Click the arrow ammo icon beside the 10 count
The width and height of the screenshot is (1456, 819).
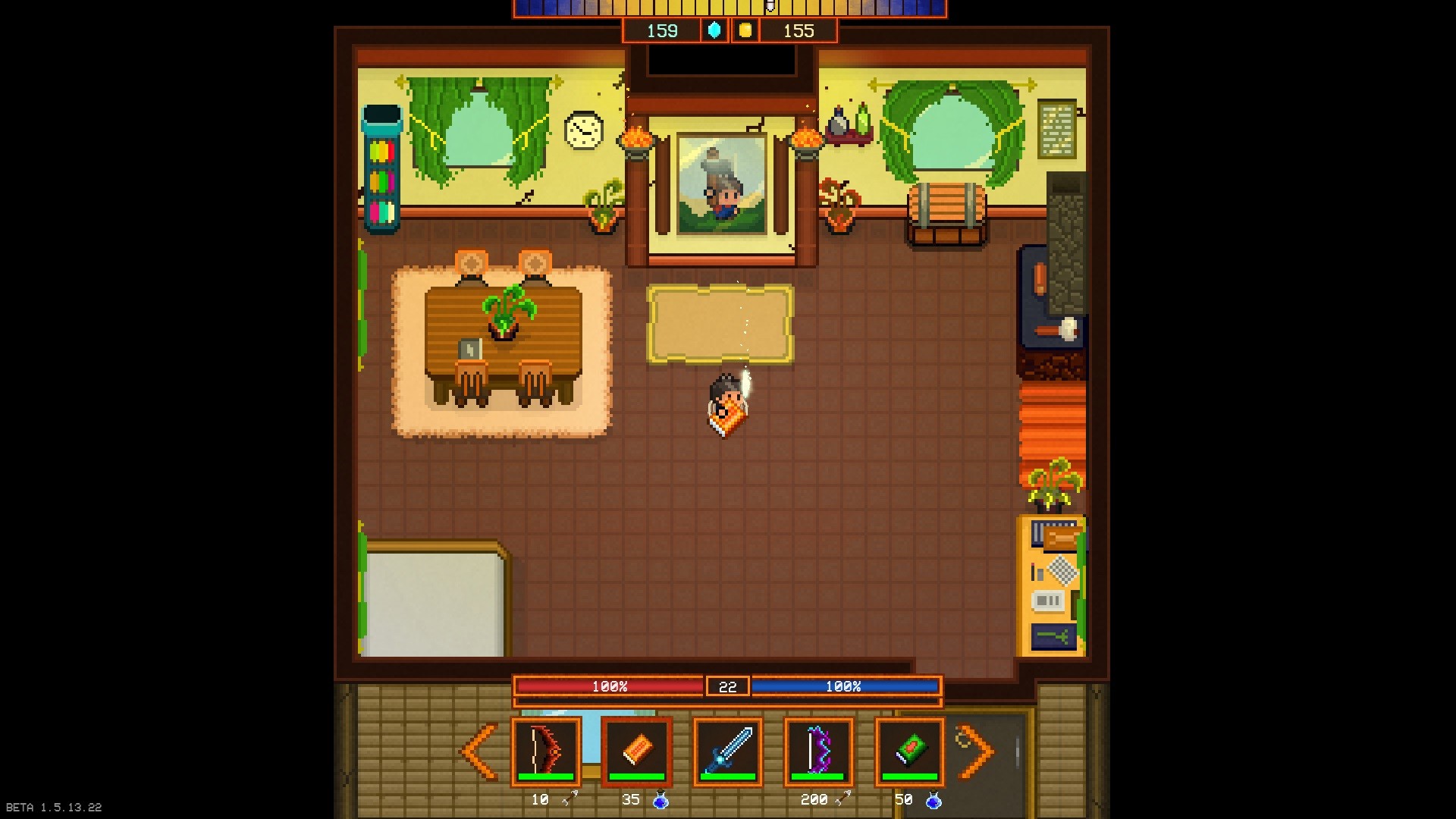click(570, 799)
